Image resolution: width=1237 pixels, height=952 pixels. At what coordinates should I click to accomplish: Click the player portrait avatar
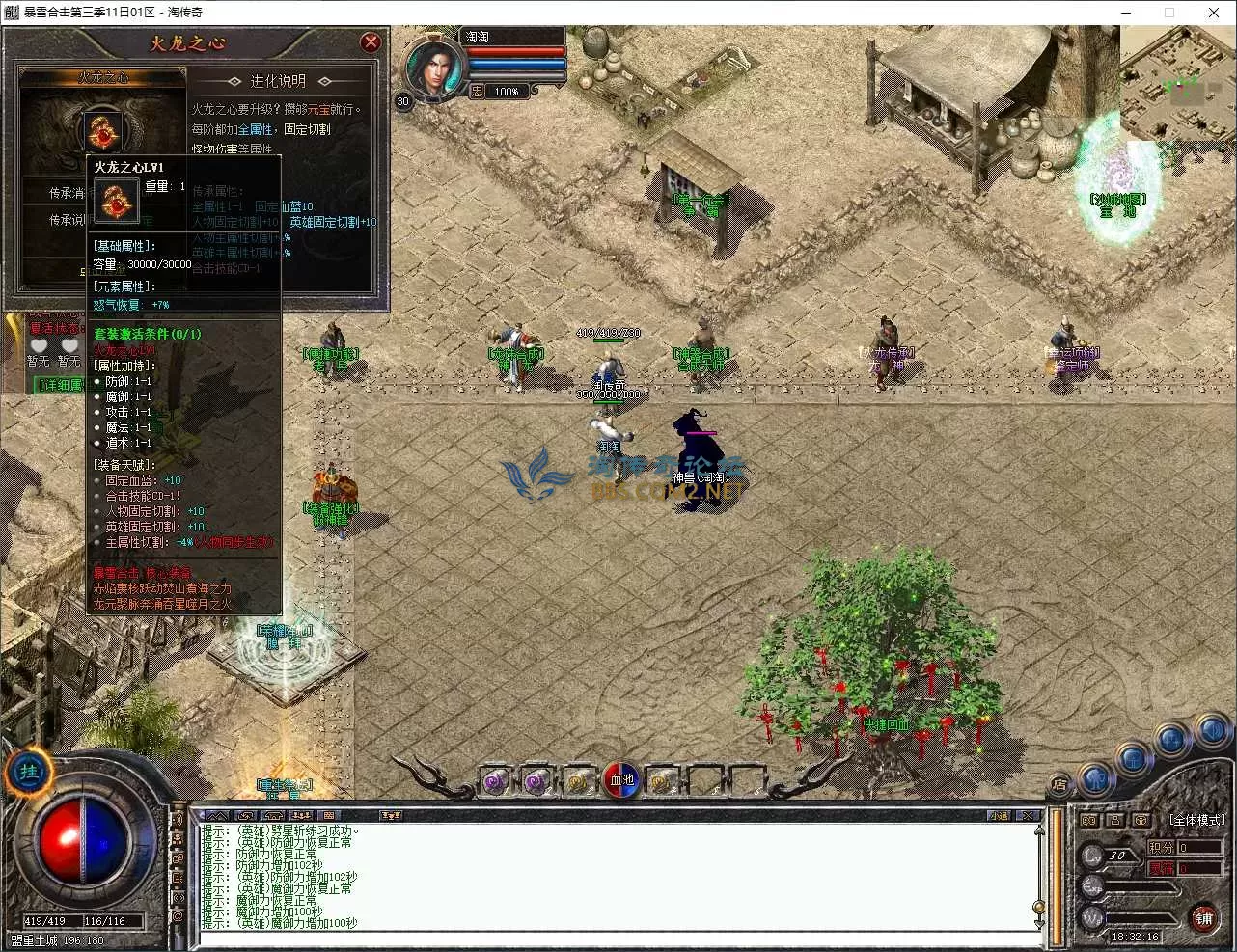[433, 68]
